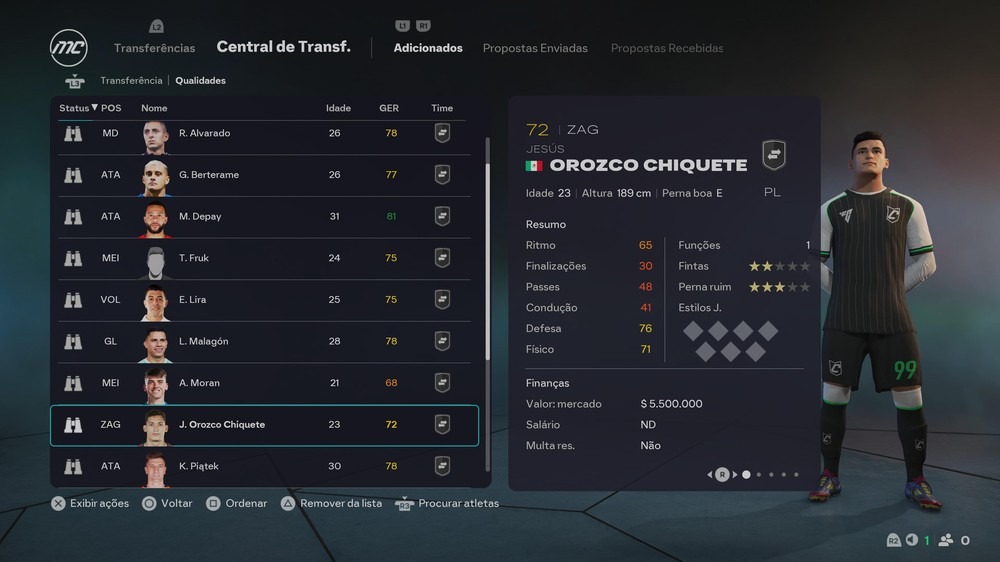
Task: Sort the list by Status header
Action: 78,108
